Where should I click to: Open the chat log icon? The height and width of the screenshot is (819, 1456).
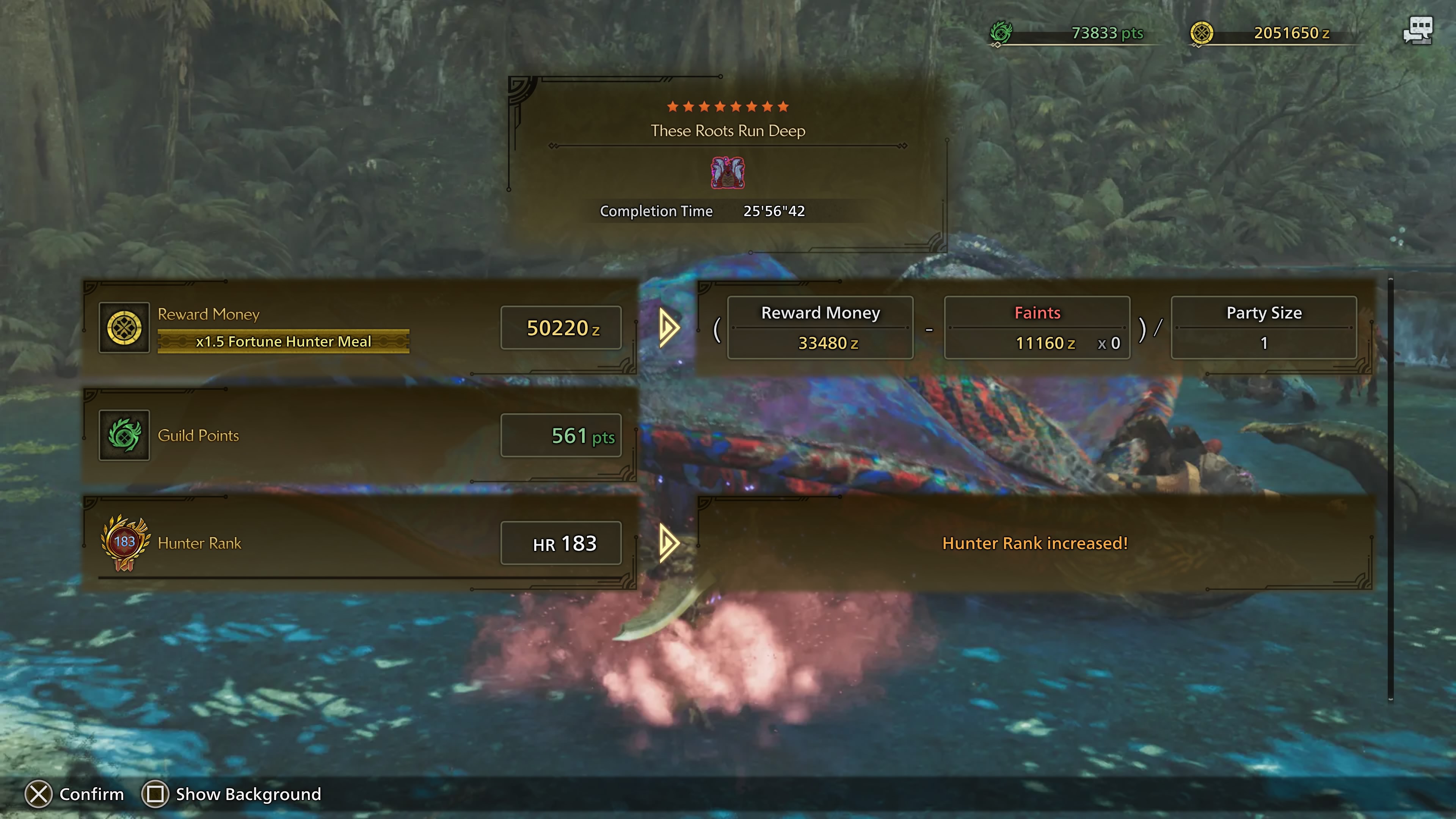coord(1418,30)
